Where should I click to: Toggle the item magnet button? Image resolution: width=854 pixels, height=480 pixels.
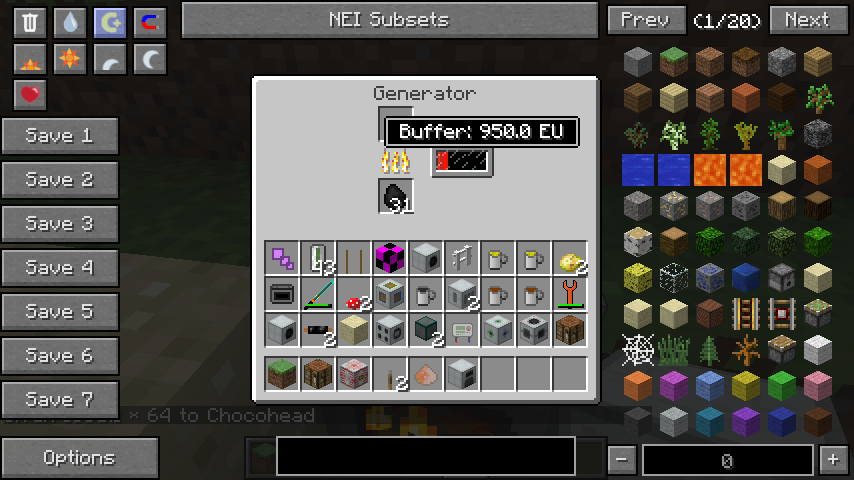(x=149, y=23)
